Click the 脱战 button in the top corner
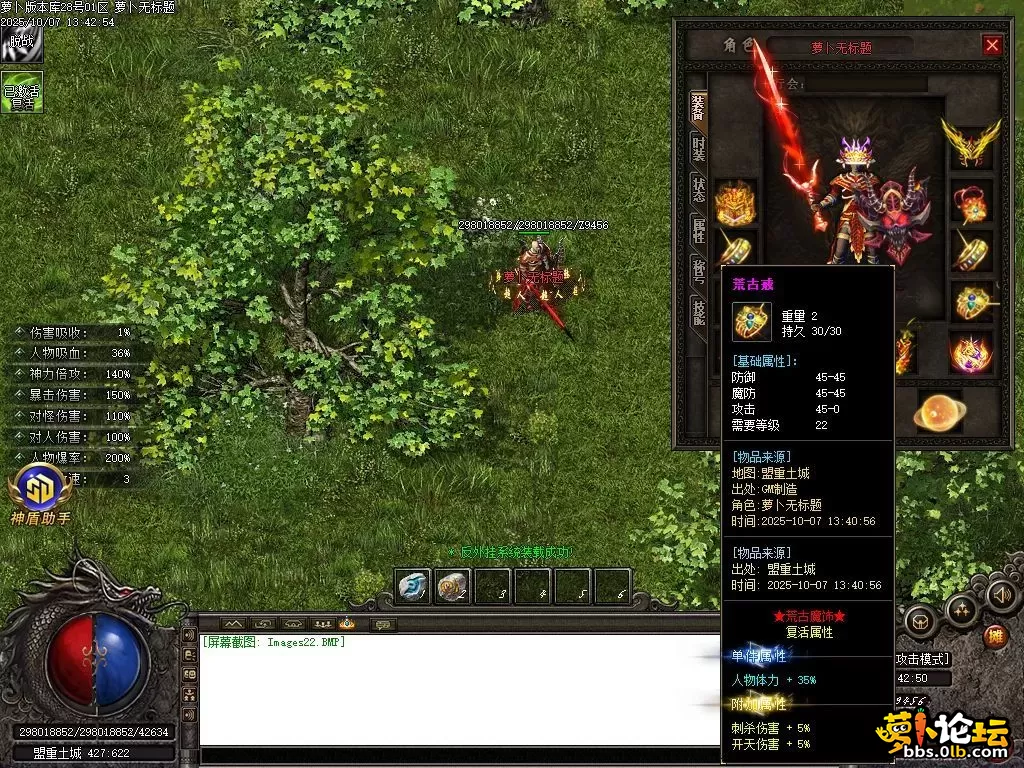 coord(21,44)
